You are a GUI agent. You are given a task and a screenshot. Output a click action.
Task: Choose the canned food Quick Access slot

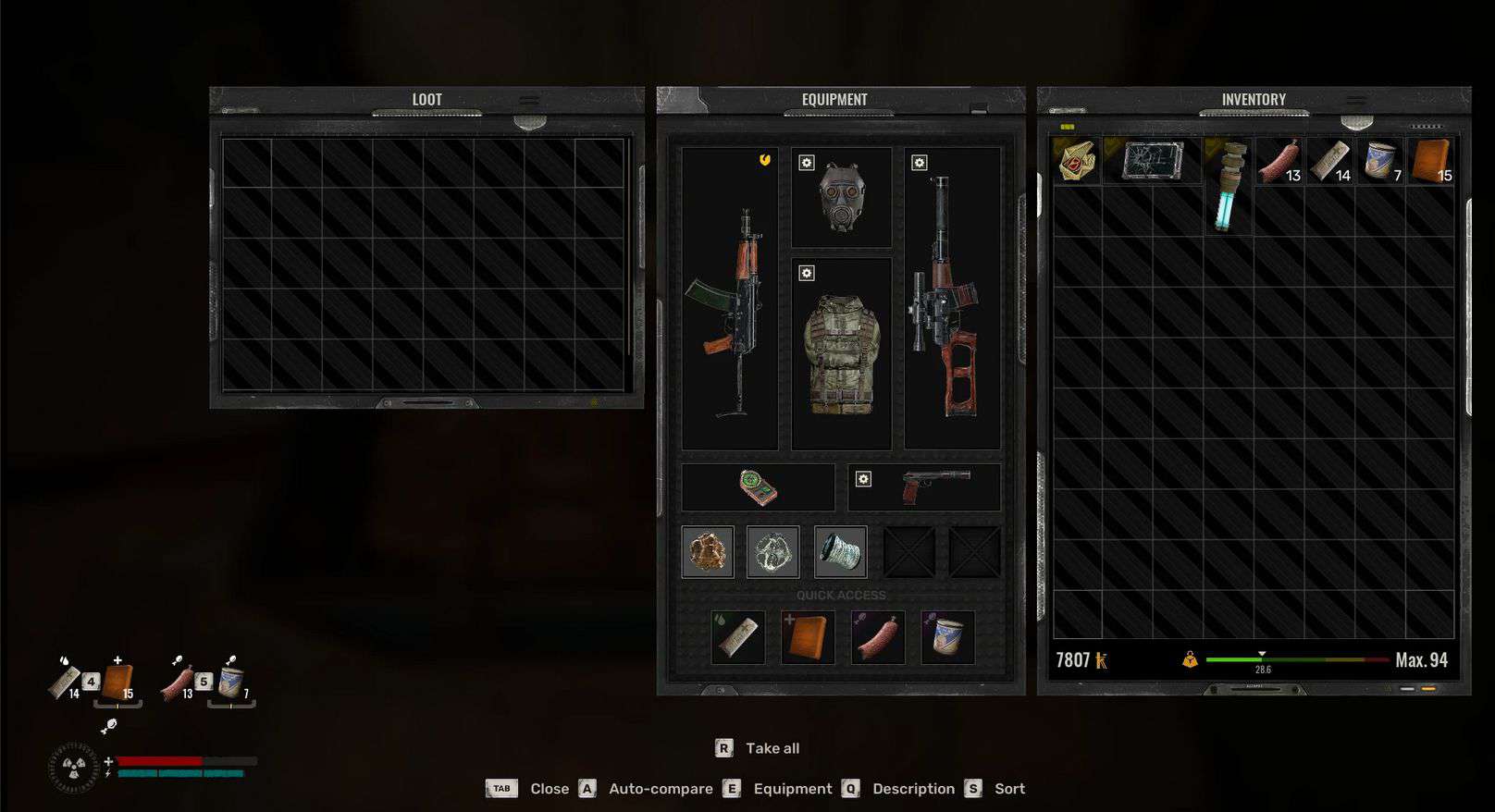(x=947, y=637)
